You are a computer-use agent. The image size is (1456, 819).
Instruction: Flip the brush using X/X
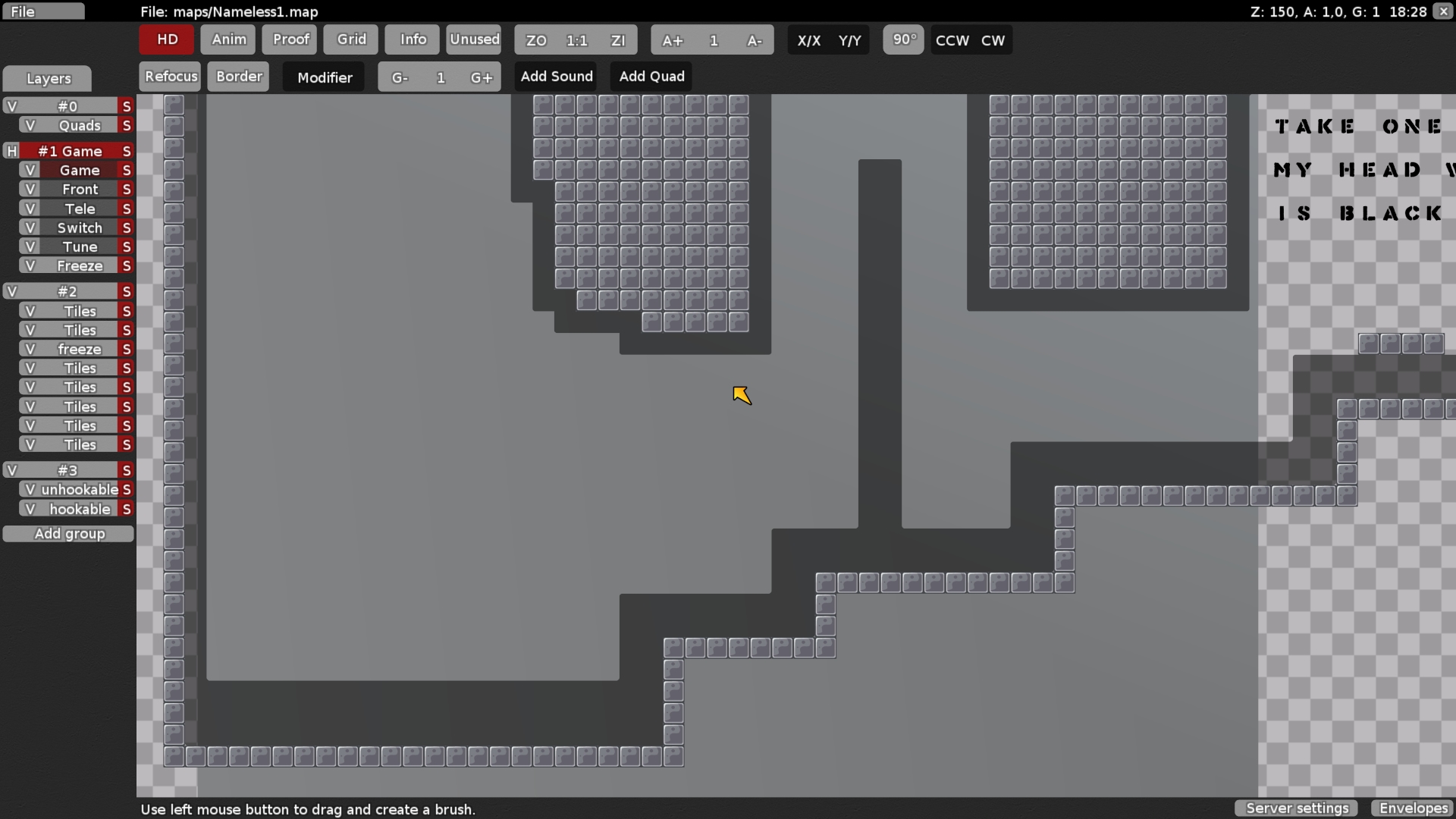tap(808, 40)
